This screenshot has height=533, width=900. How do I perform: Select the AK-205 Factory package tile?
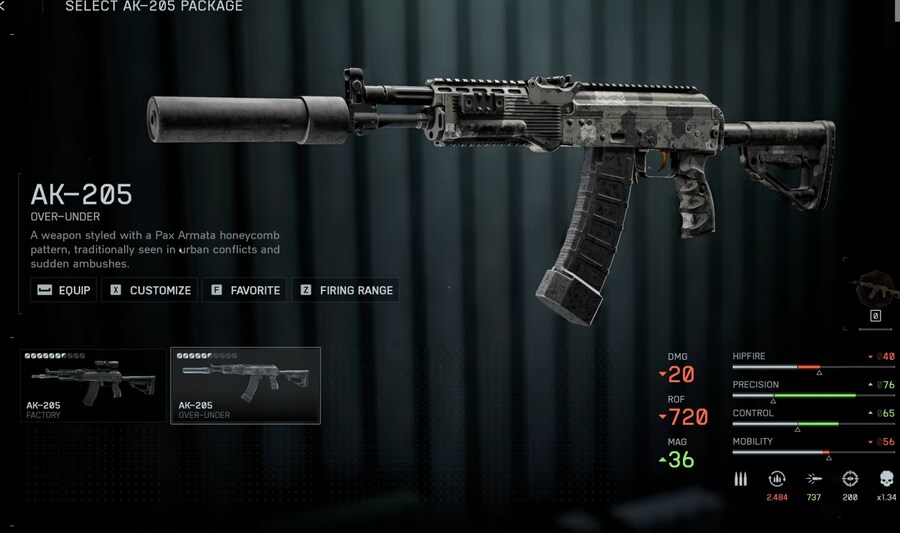pyautogui.click(x=94, y=385)
